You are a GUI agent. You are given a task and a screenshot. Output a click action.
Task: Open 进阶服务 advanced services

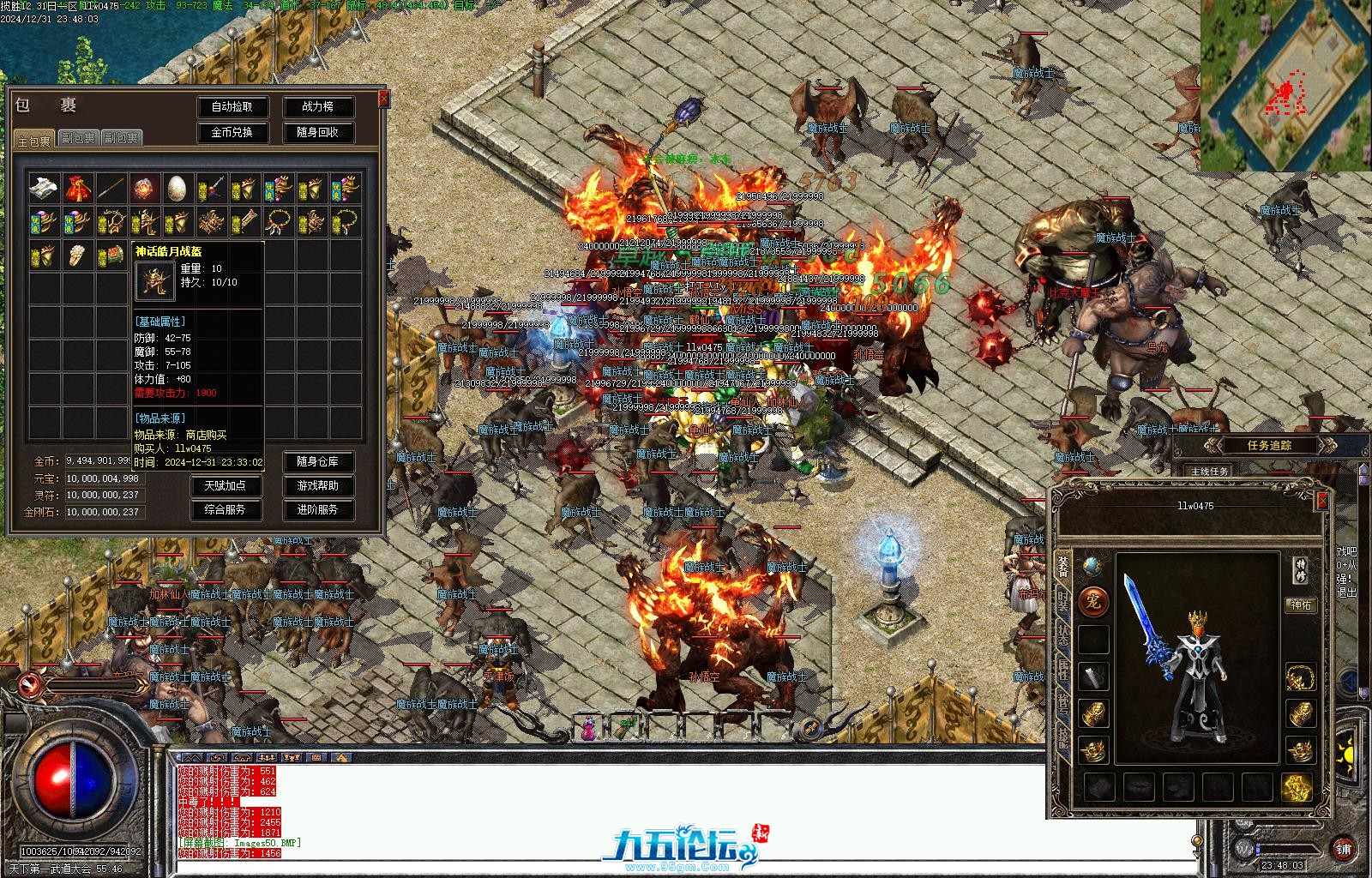[317, 509]
